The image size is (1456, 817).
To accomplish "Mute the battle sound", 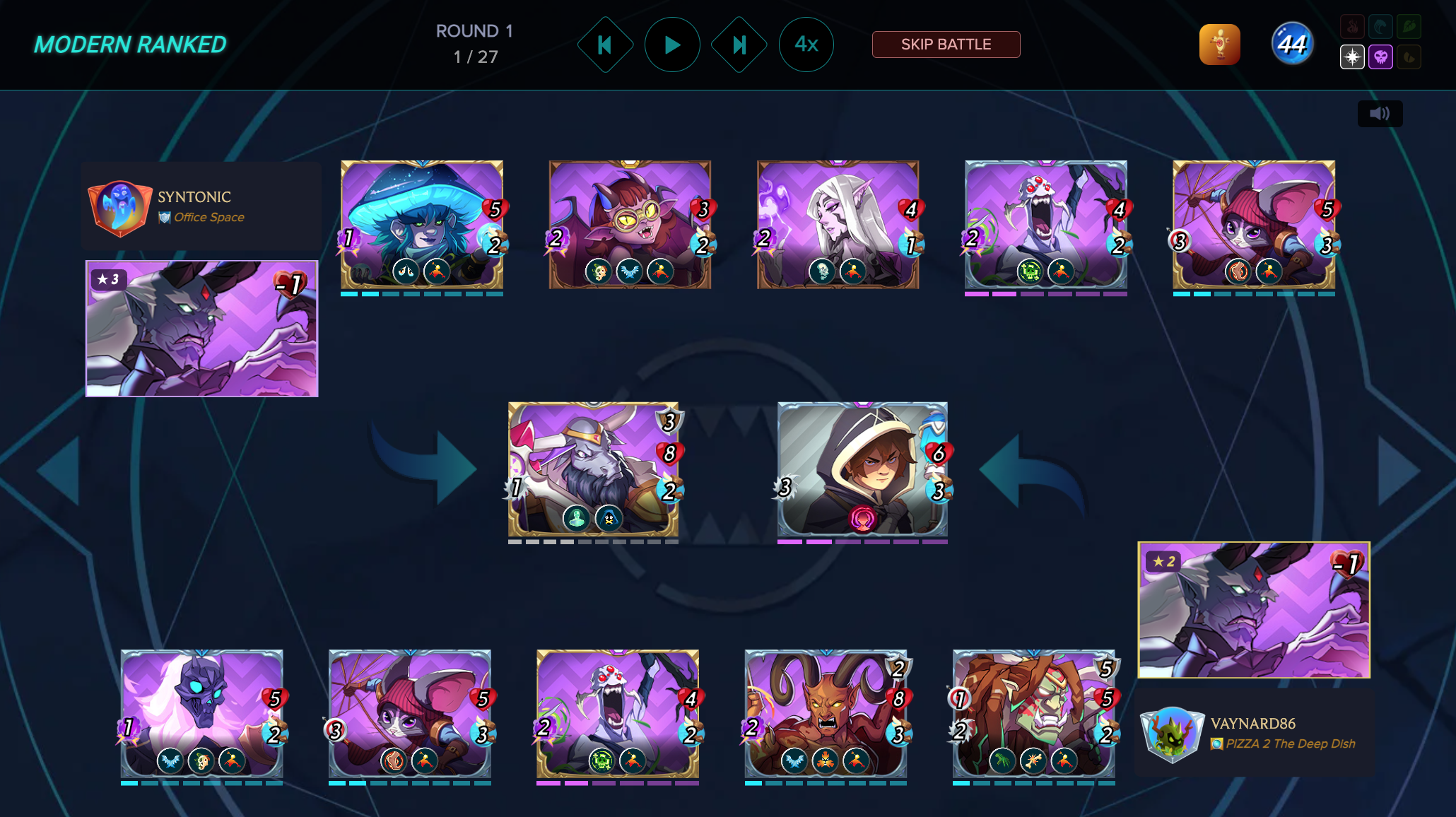I will pos(1380,114).
